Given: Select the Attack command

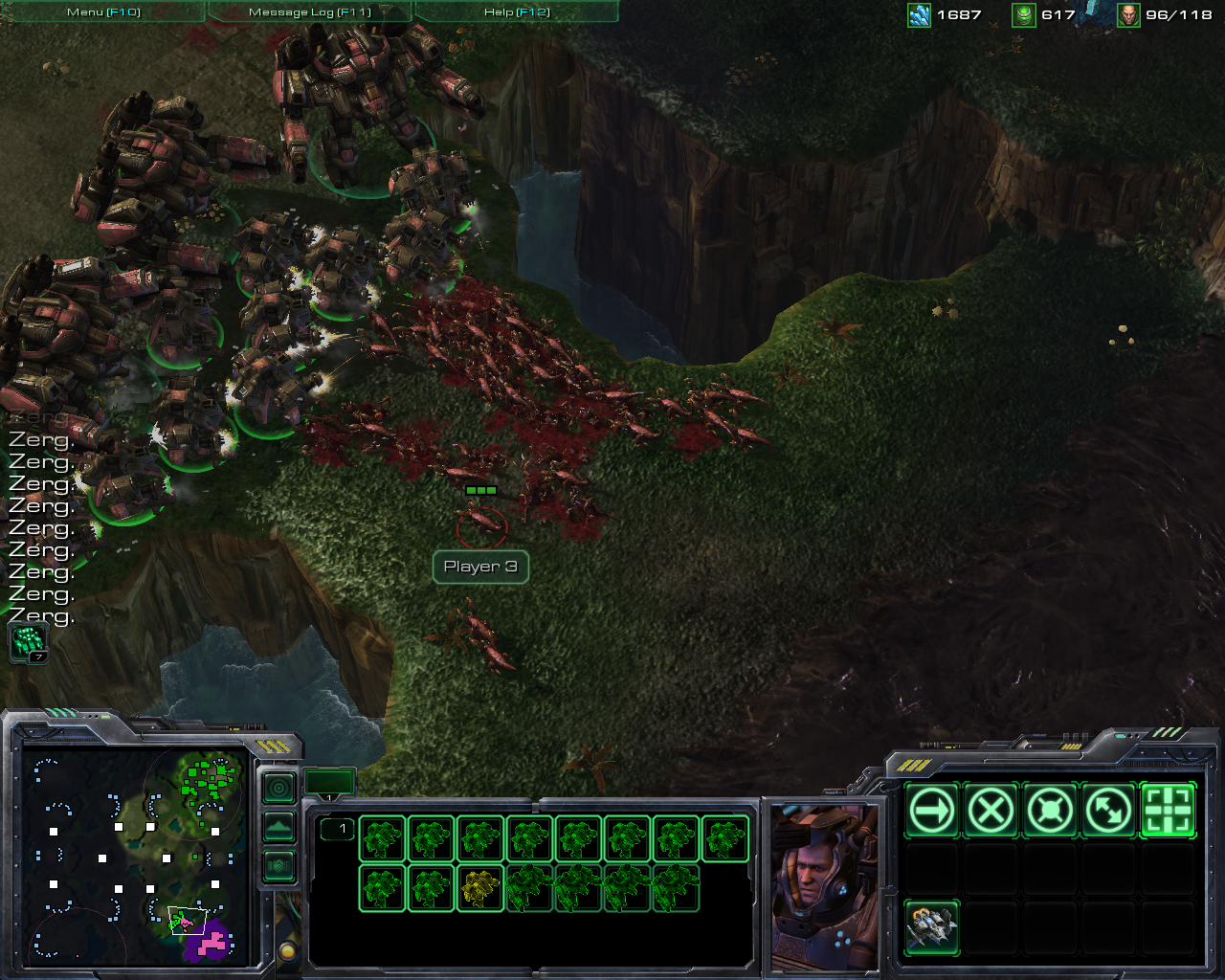Looking at the screenshot, I should 1168,811.
